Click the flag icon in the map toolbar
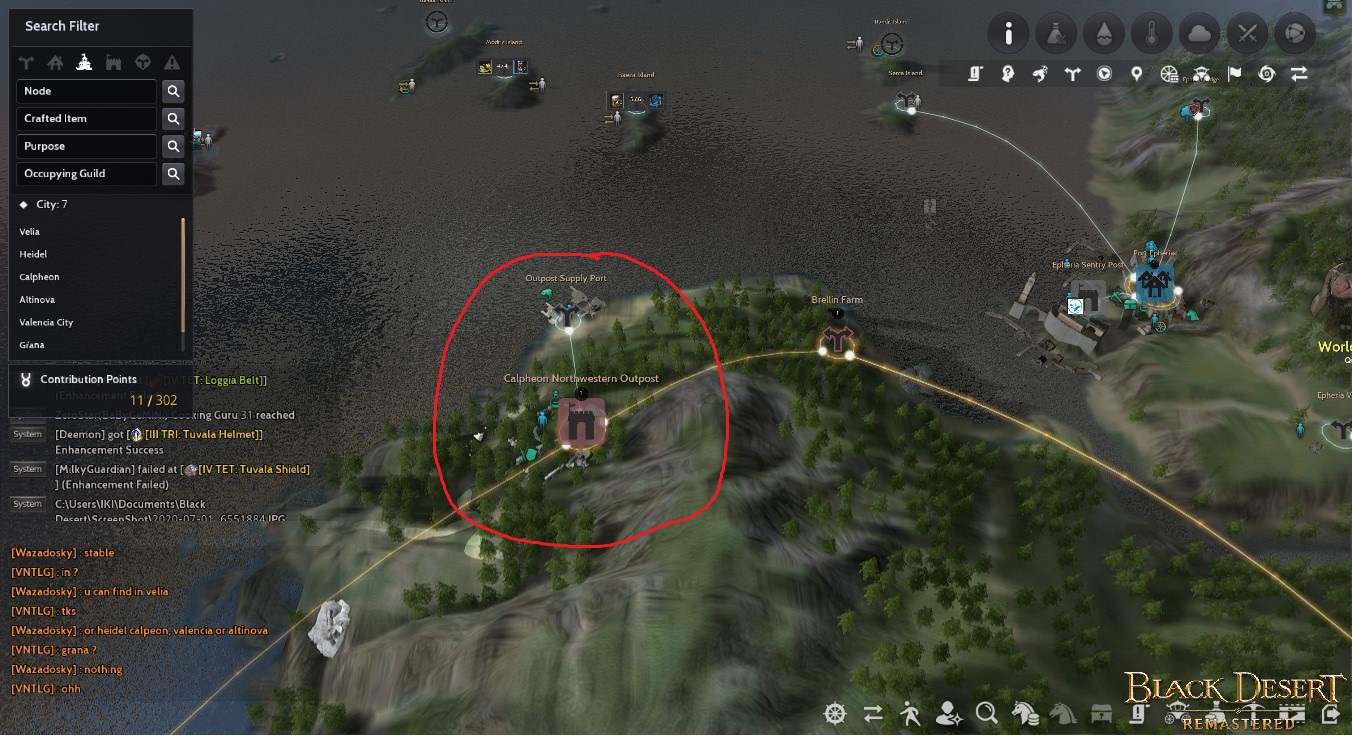Image resolution: width=1352 pixels, height=736 pixels. pos(1234,74)
